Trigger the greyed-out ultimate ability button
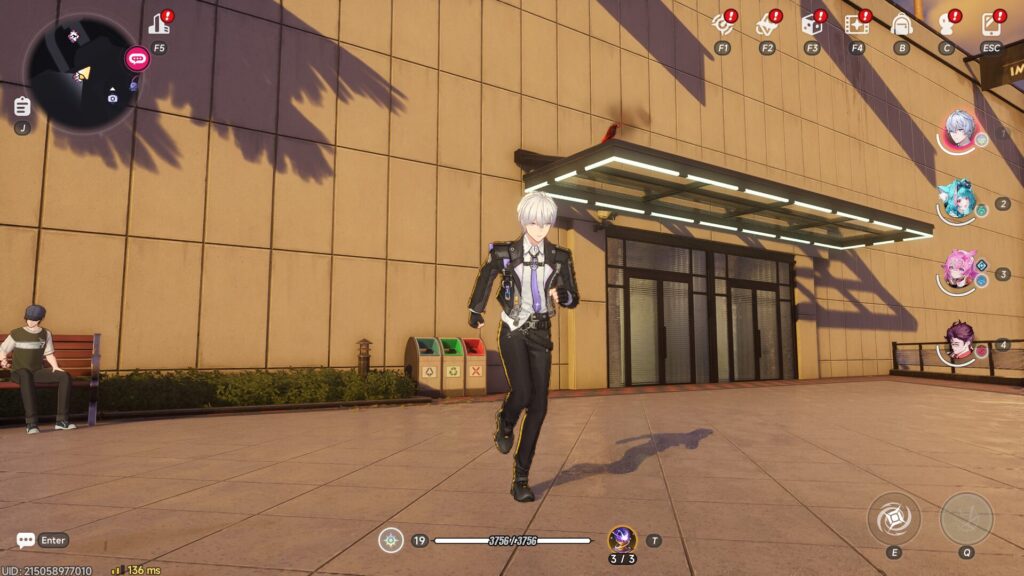Image resolution: width=1024 pixels, height=576 pixels. tap(966, 518)
